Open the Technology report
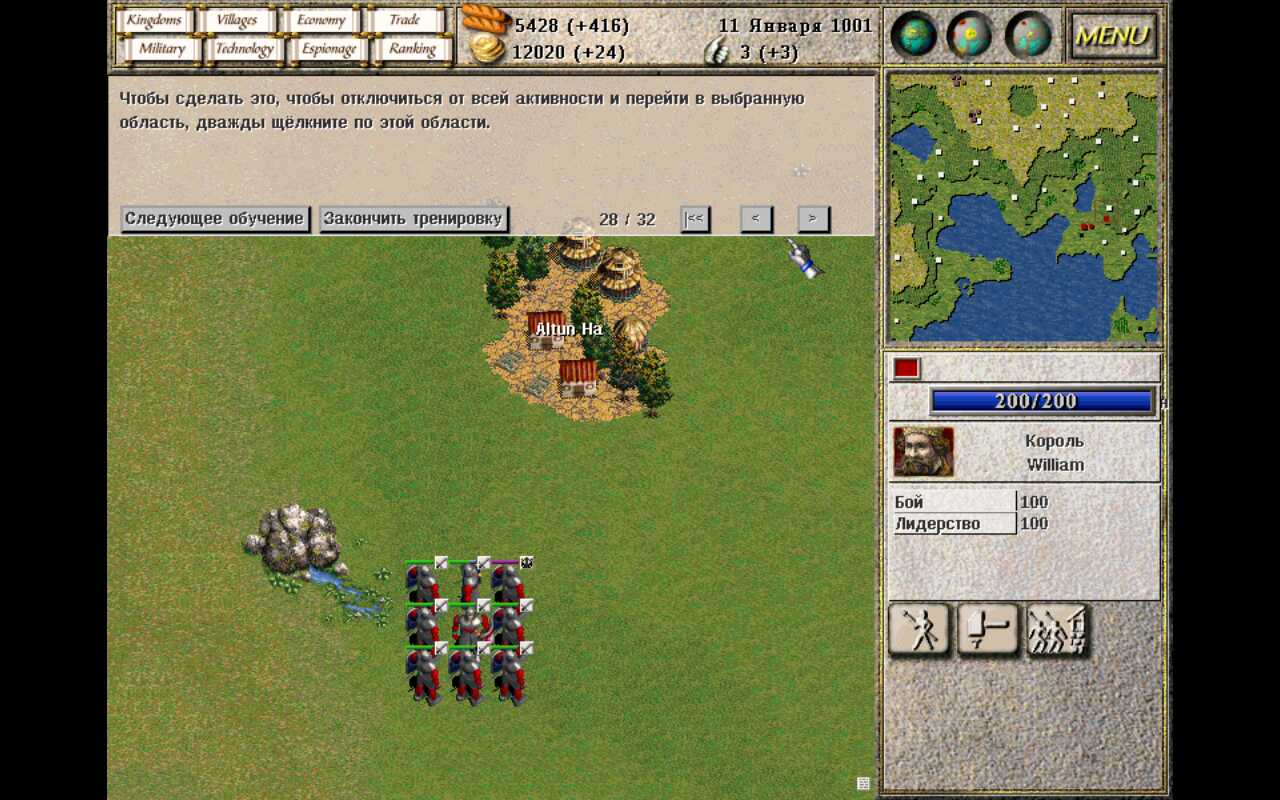The image size is (1280, 800). click(244, 49)
